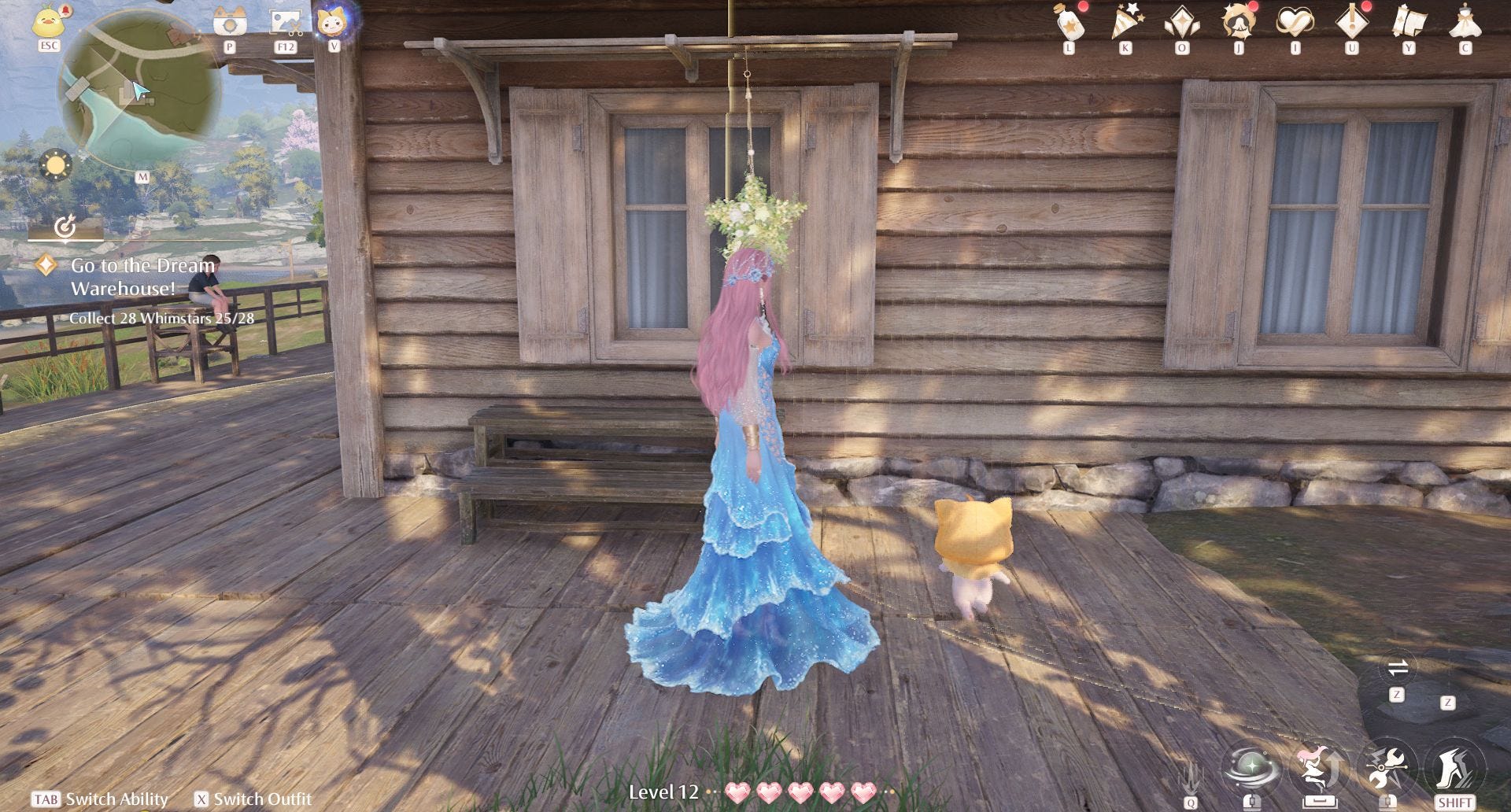The width and height of the screenshot is (1511, 812).
Task: Open the party popper events icon
Action: [x=1125, y=22]
